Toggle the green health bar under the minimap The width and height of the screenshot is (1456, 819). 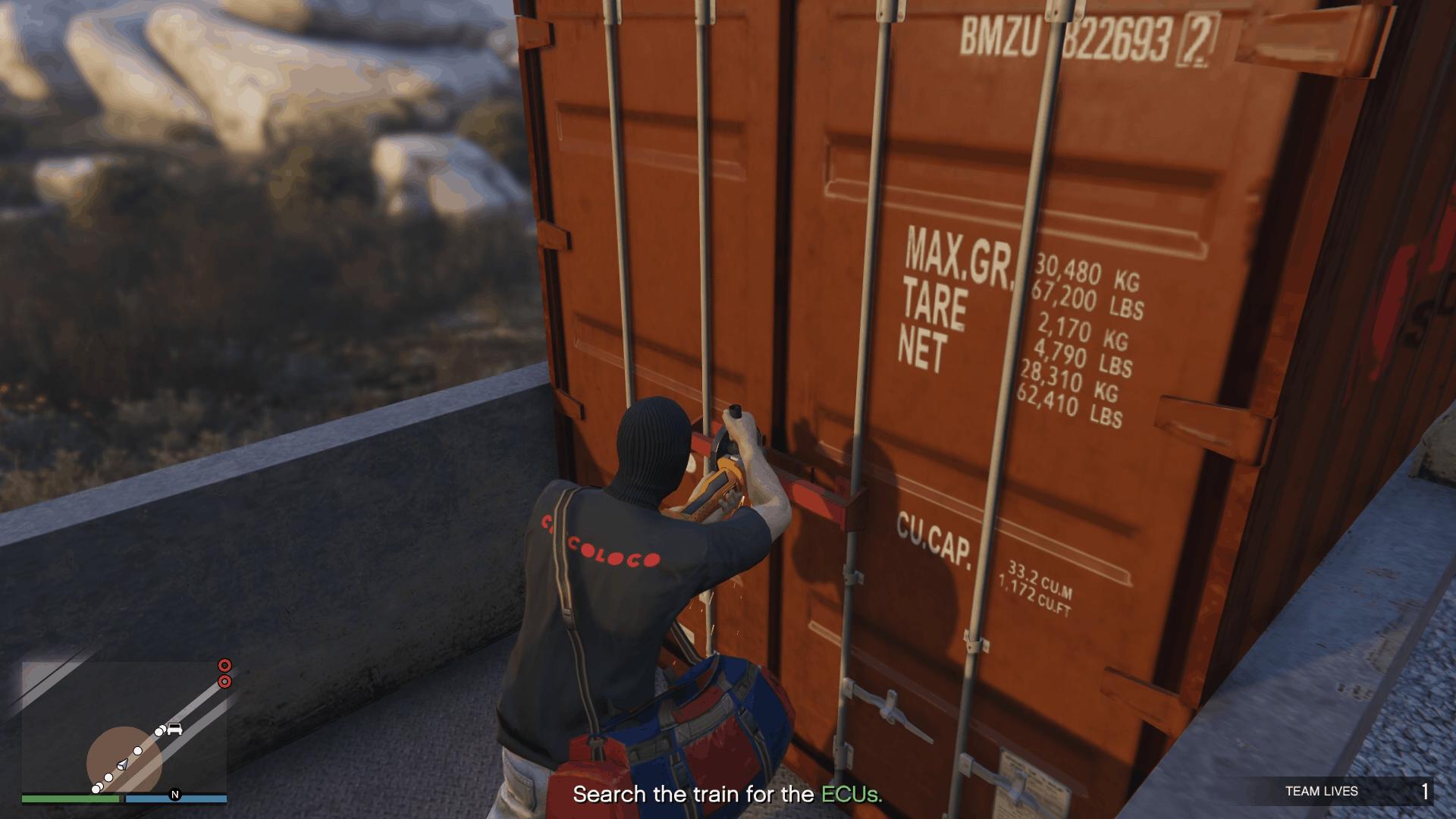point(69,798)
